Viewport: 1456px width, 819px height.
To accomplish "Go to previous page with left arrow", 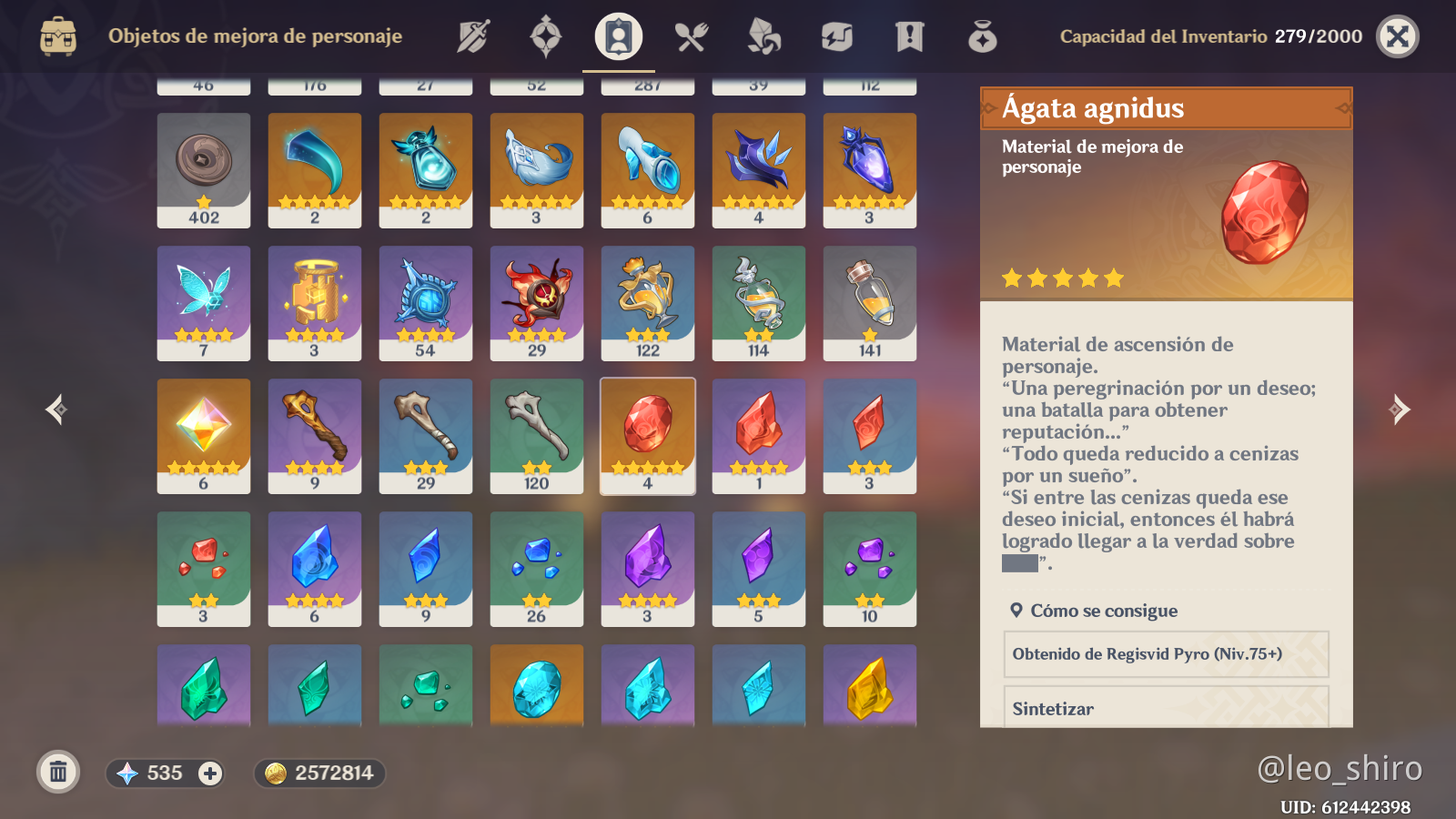I will pyautogui.click(x=56, y=409).
